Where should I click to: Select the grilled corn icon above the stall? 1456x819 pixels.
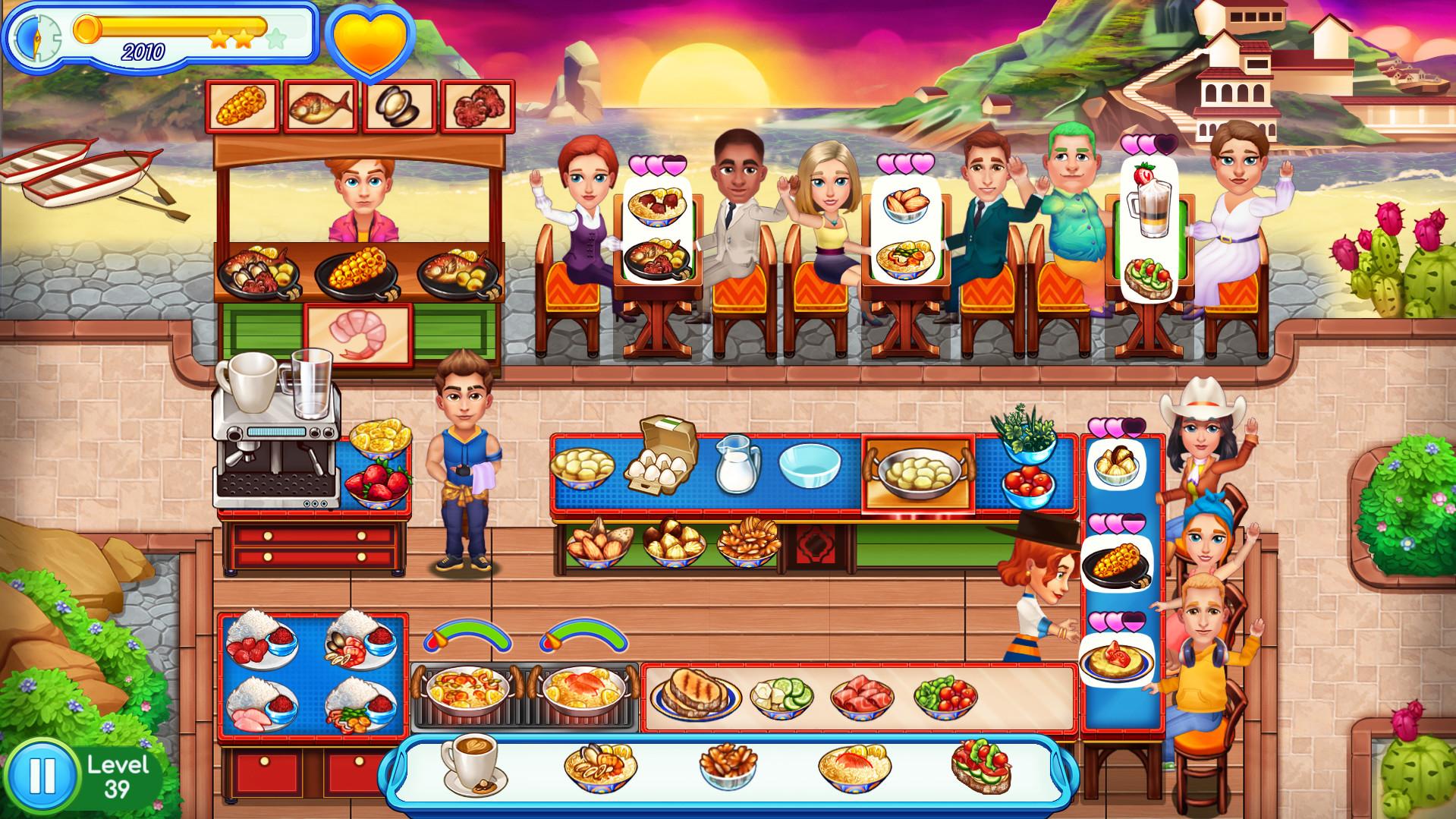pos(243,106)
